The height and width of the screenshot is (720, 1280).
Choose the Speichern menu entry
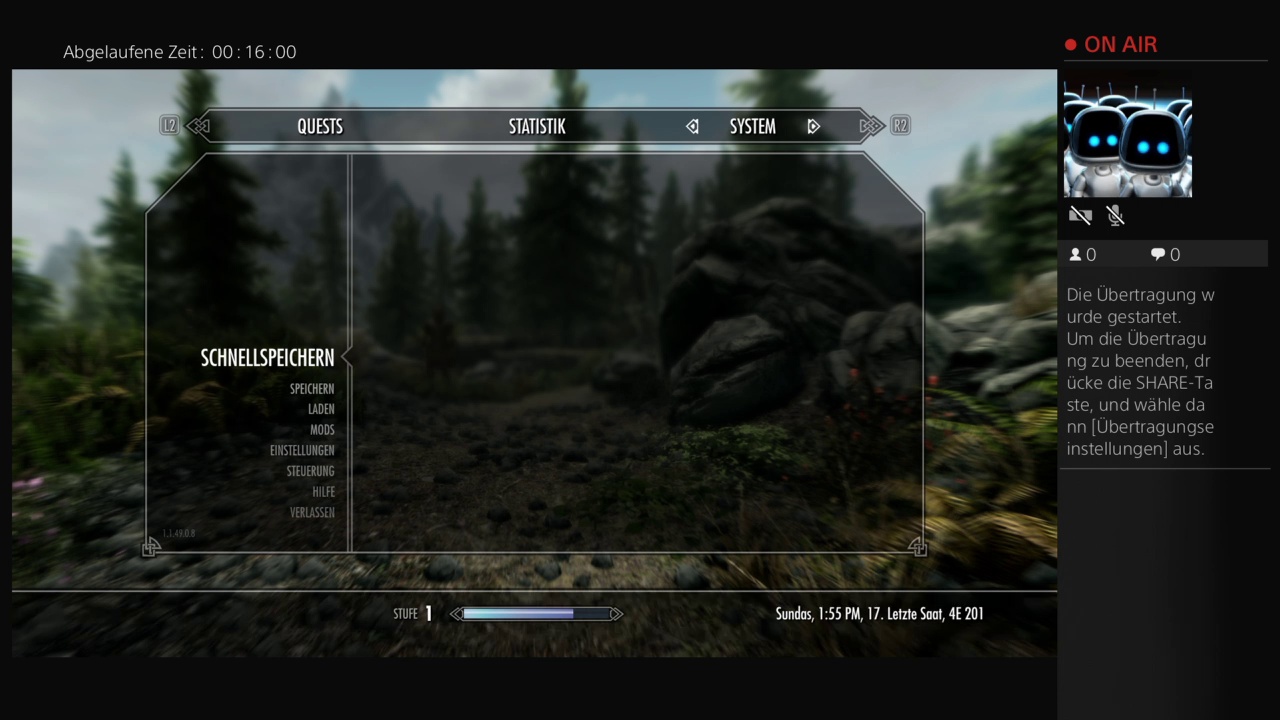coord(312,389)
